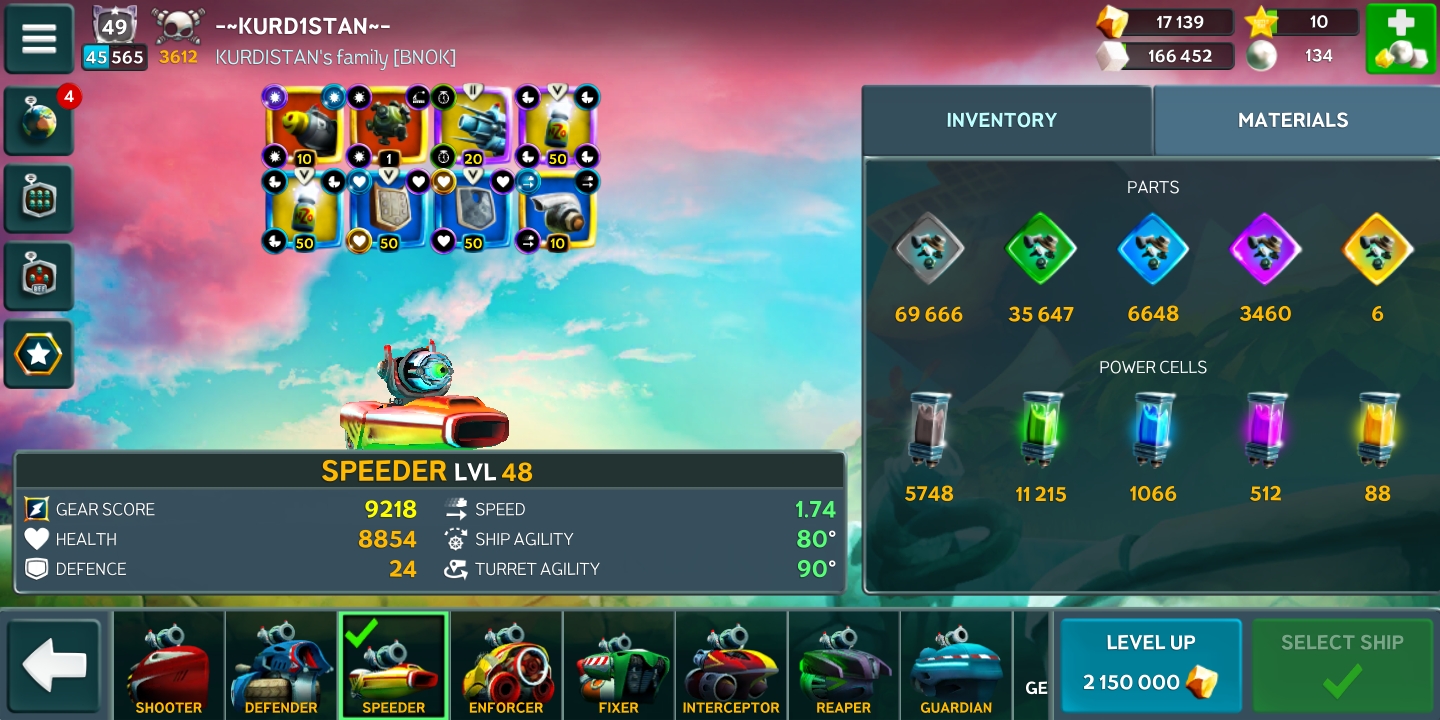
Task: Choose the Guardian ship
Action: point(956,666)
